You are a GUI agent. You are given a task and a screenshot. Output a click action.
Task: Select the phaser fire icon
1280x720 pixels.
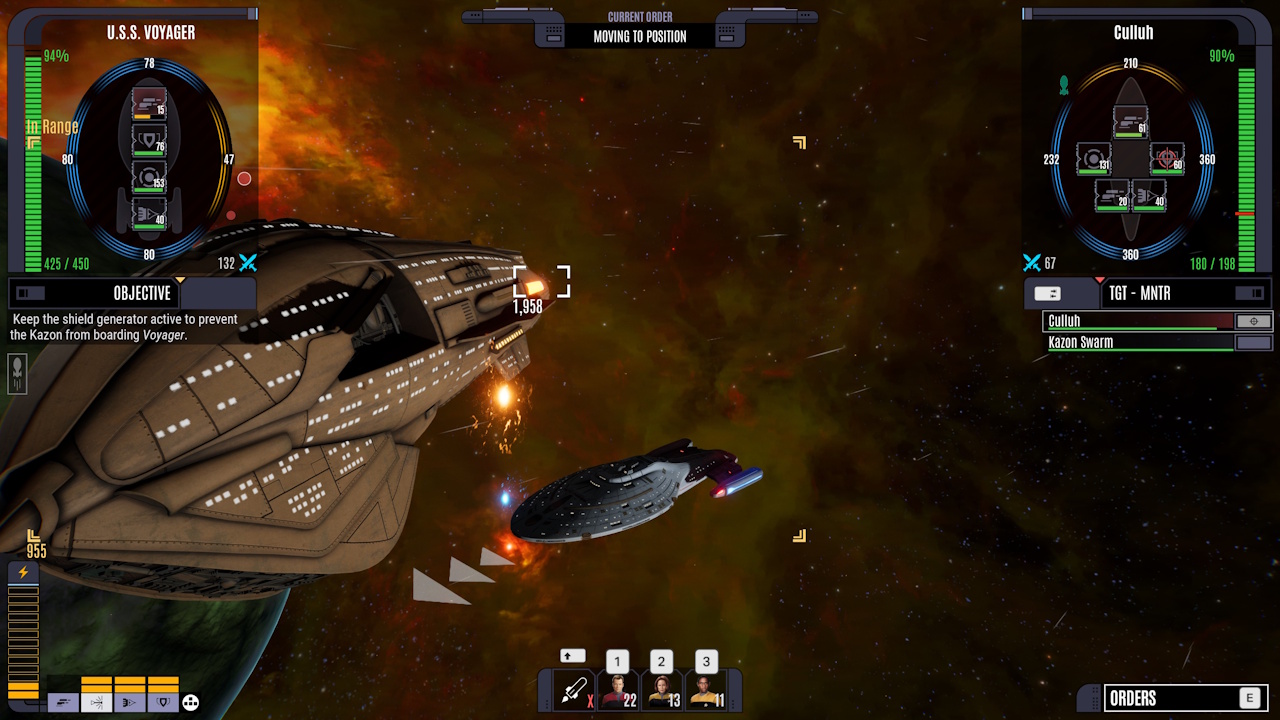point(130,702)
